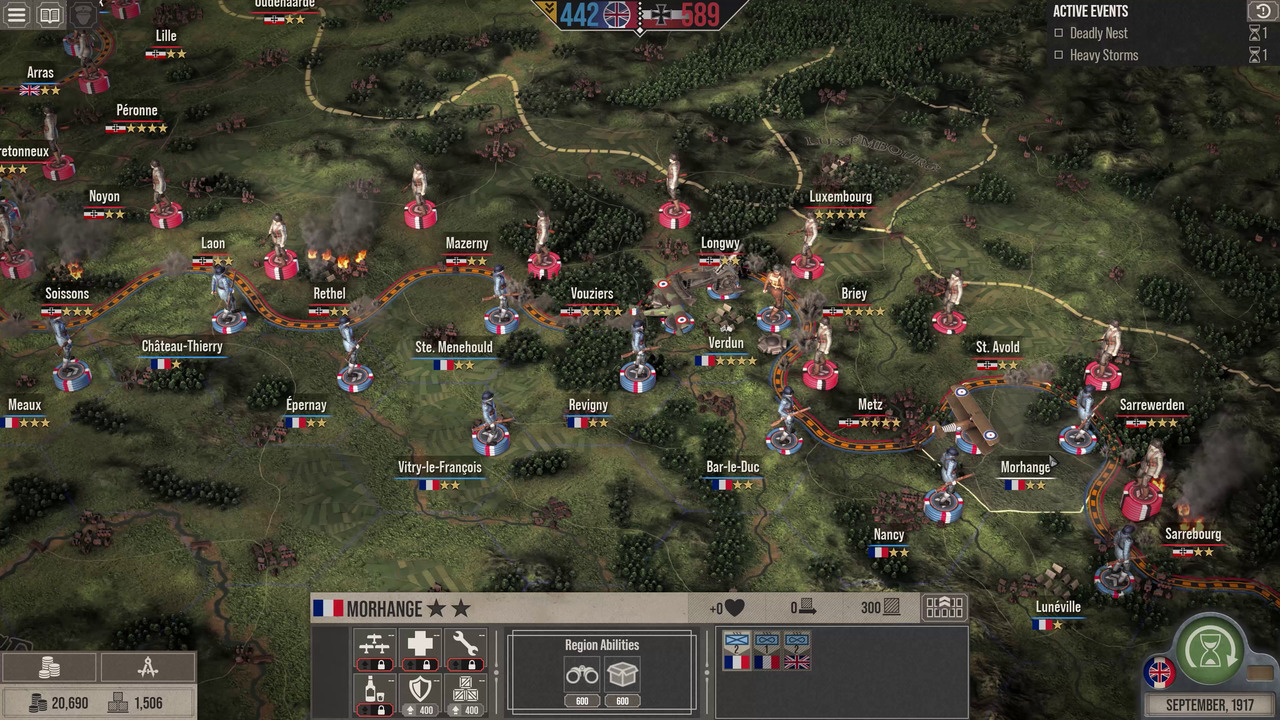Screen dimensions: 1280x720
Task: Toggle the Active Events history button
Action: (x=1259, y=11)
